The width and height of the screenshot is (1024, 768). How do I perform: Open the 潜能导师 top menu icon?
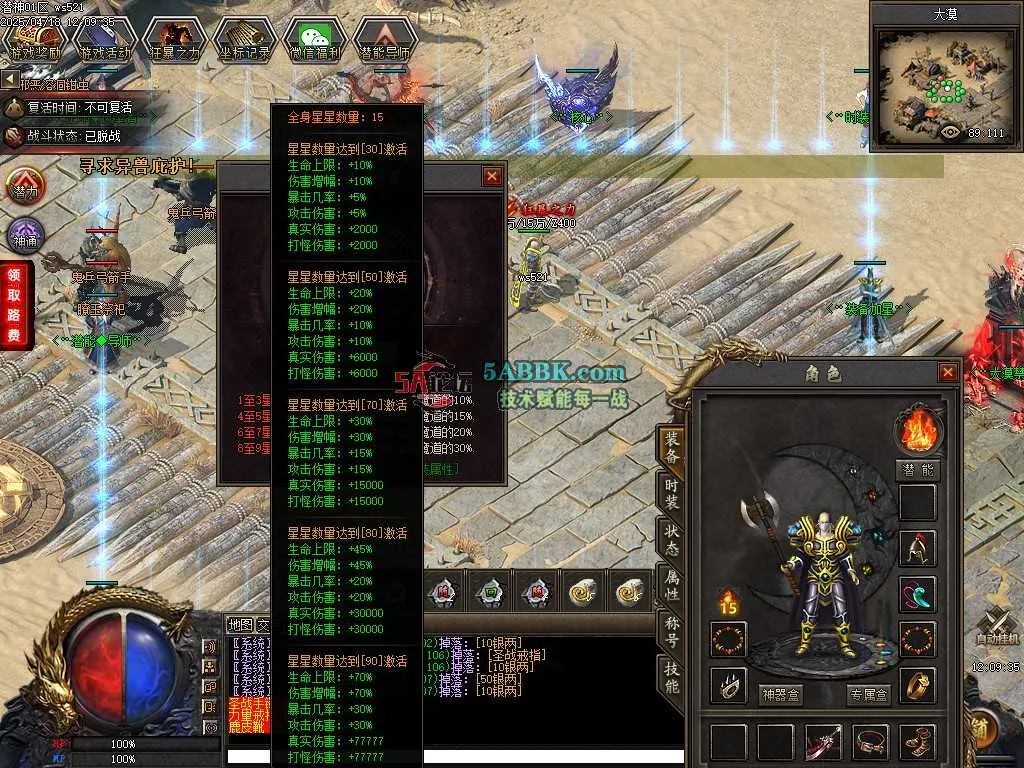point(385,40)
